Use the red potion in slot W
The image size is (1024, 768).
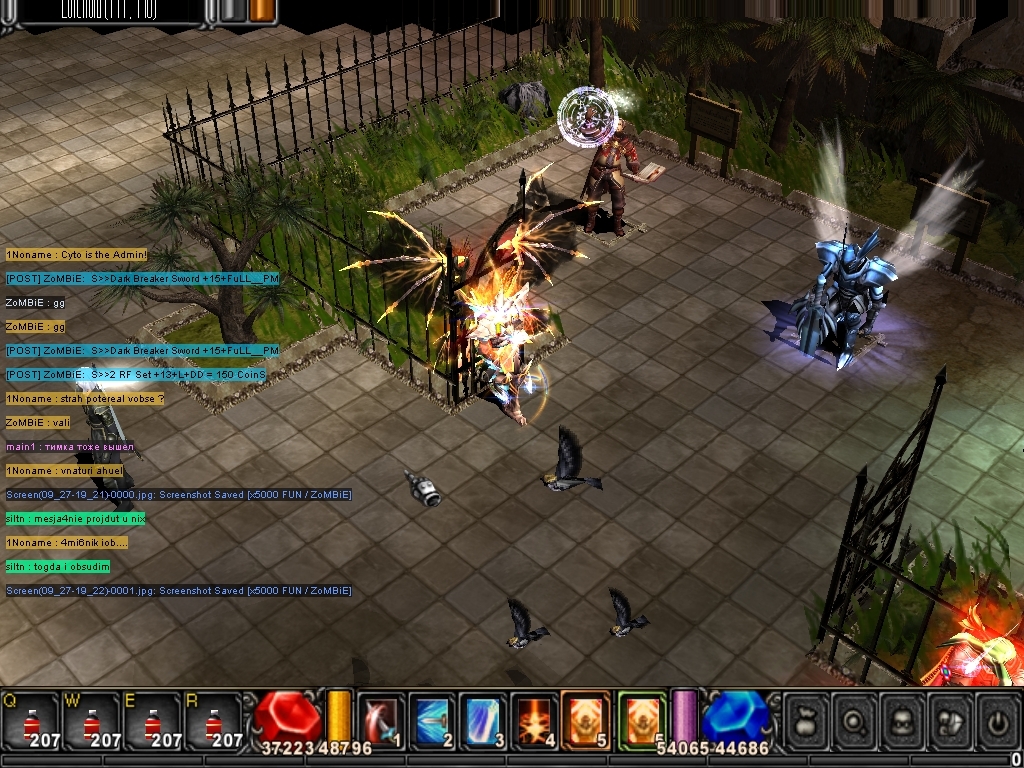tap(91, 720)
